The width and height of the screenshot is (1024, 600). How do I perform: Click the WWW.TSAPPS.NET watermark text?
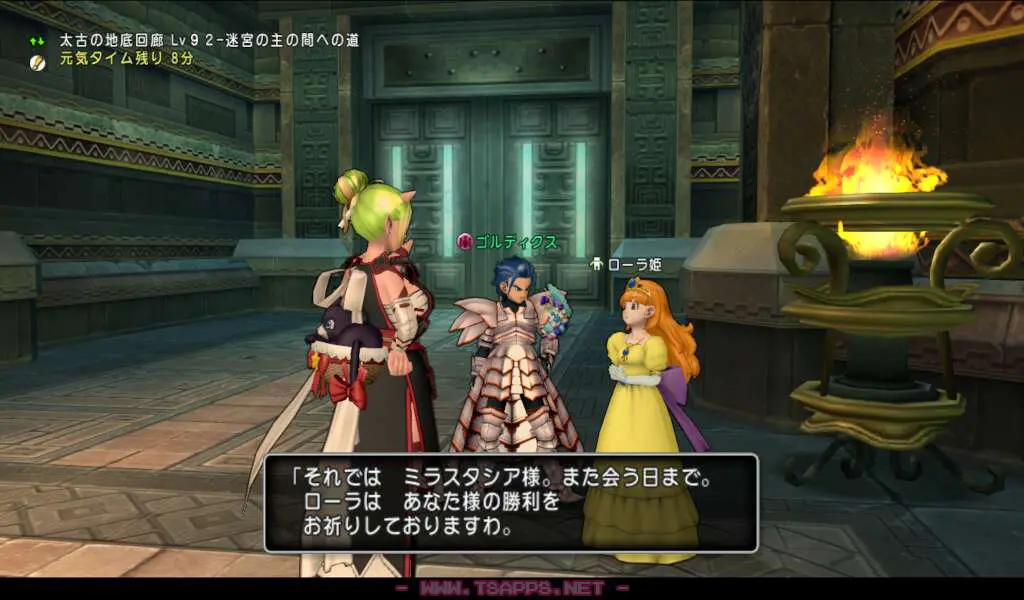point(512,589)
